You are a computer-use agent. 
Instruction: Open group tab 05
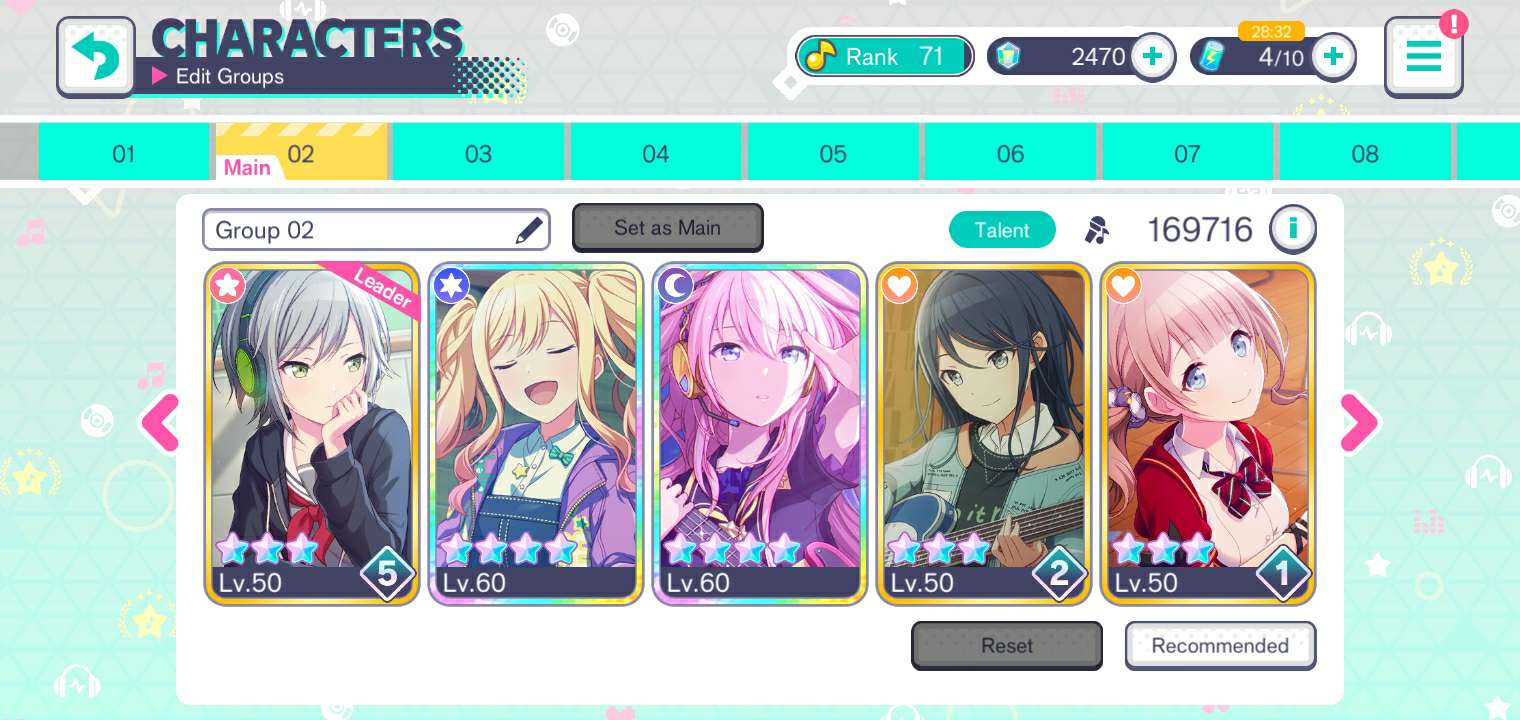coord(832,154)
